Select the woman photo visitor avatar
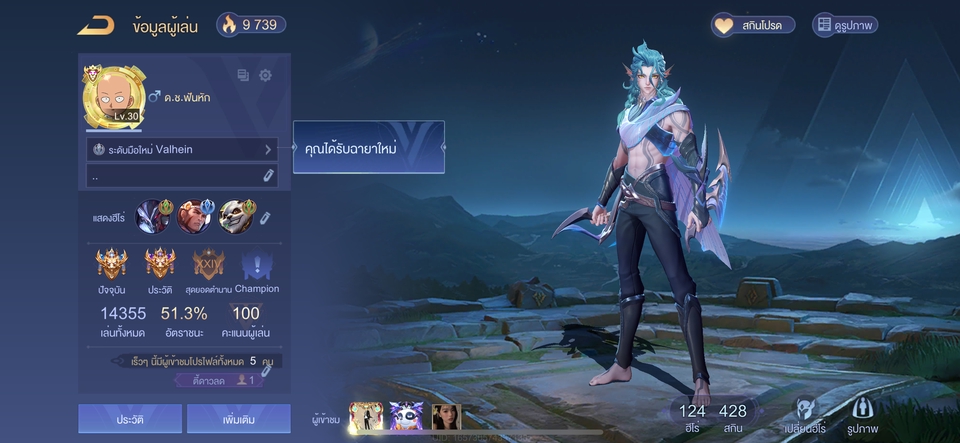The width and height of the screenshot is (960, 443). tap(446, 417)
